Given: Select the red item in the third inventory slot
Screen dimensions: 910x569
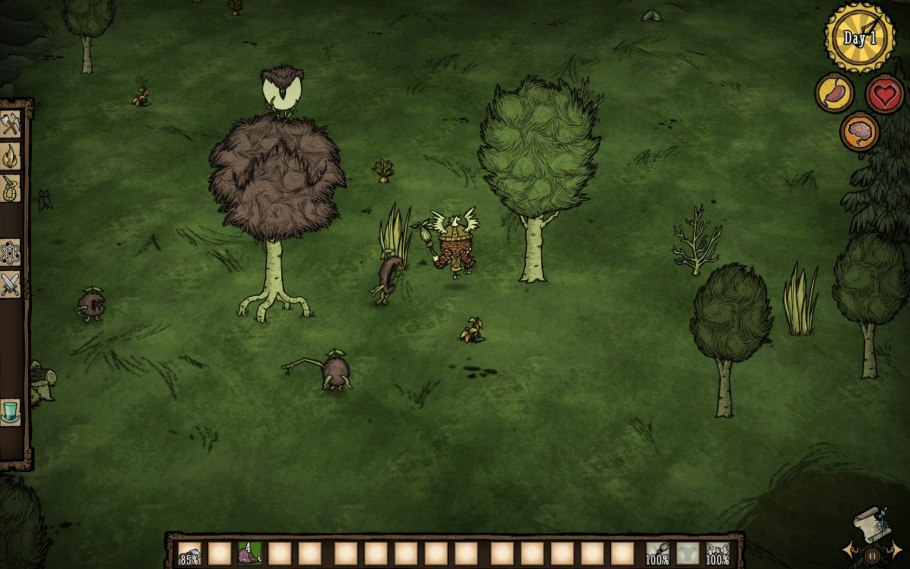Looking at the screenshot, I should coord(249,553).
